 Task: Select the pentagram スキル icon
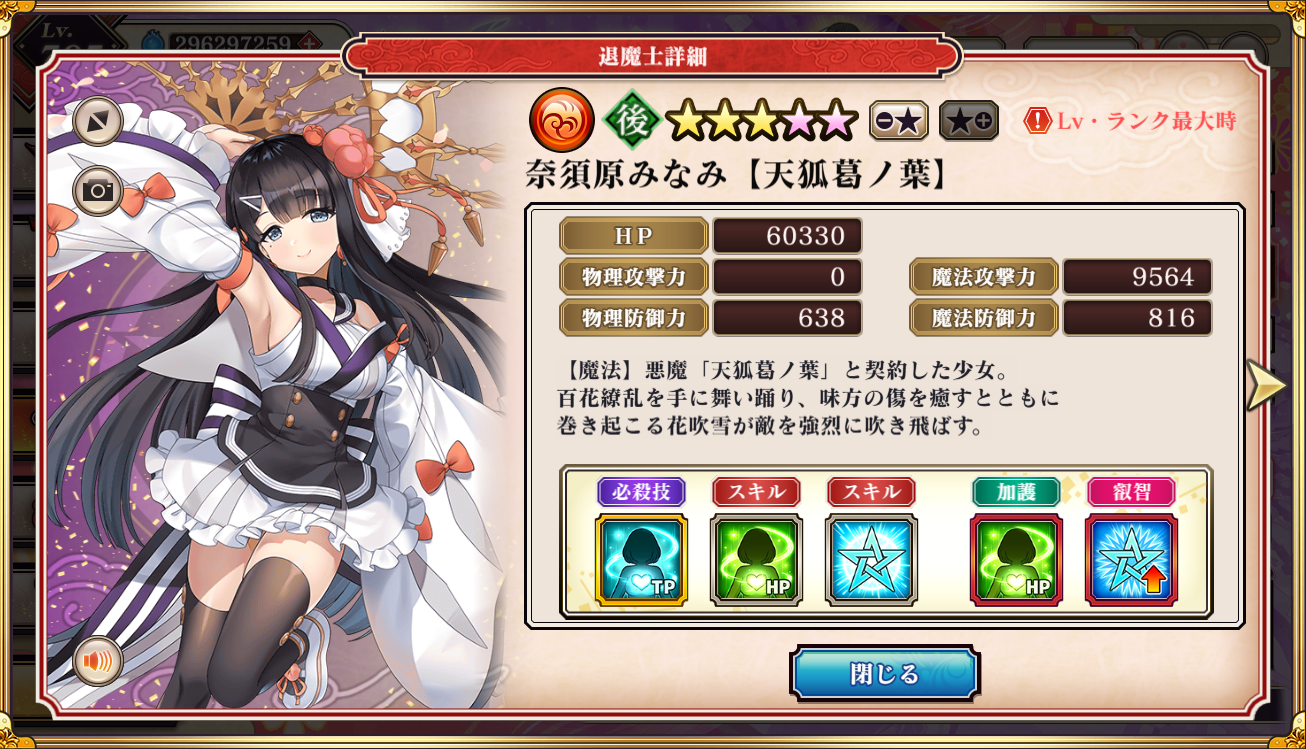click(x=871, y=560)
